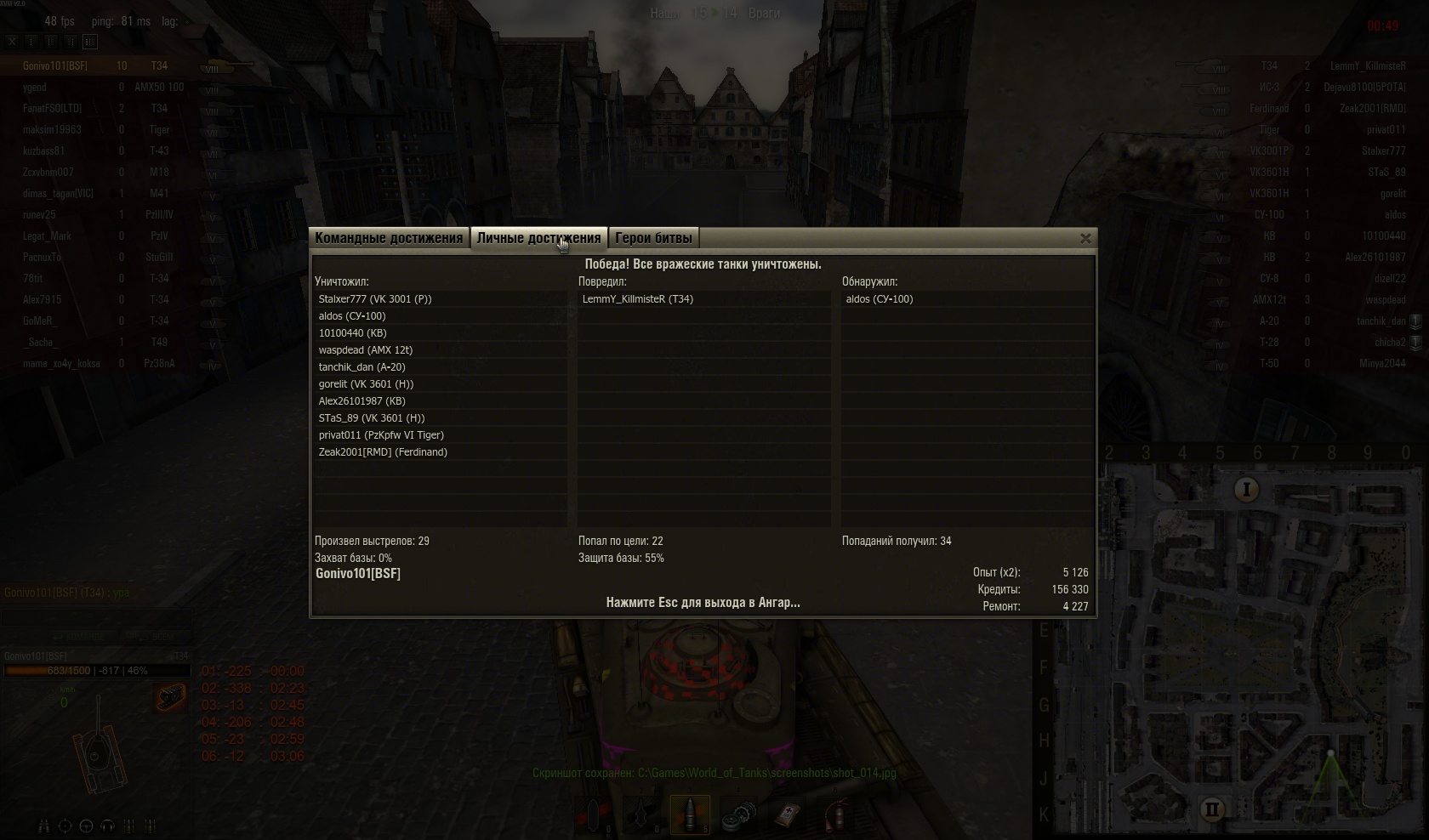Select spotted aldos (СУ-100) entry
Screen dimensions: 1429x840
pyautogui.click(x=880, y=299)
